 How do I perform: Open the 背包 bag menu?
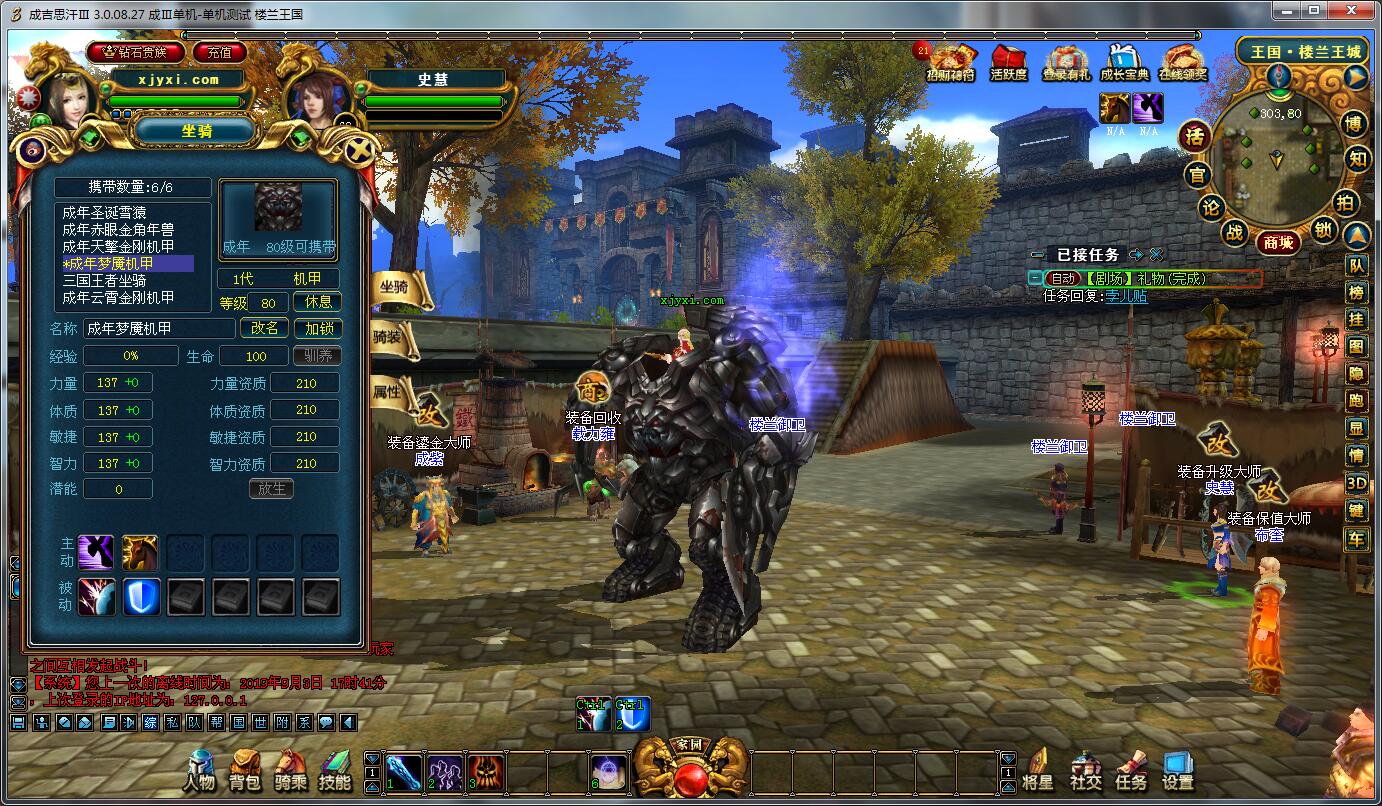[244, 771]
